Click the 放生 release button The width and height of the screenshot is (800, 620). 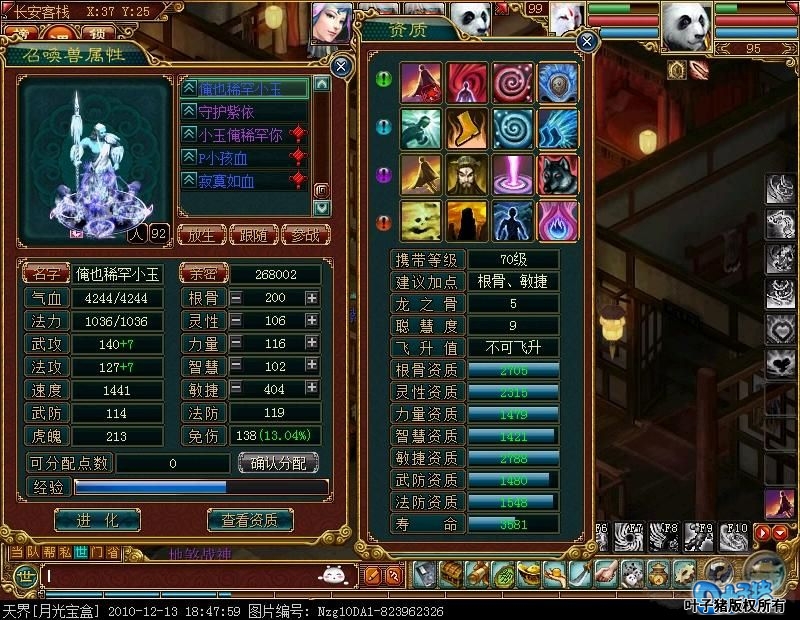pos(201,236)
